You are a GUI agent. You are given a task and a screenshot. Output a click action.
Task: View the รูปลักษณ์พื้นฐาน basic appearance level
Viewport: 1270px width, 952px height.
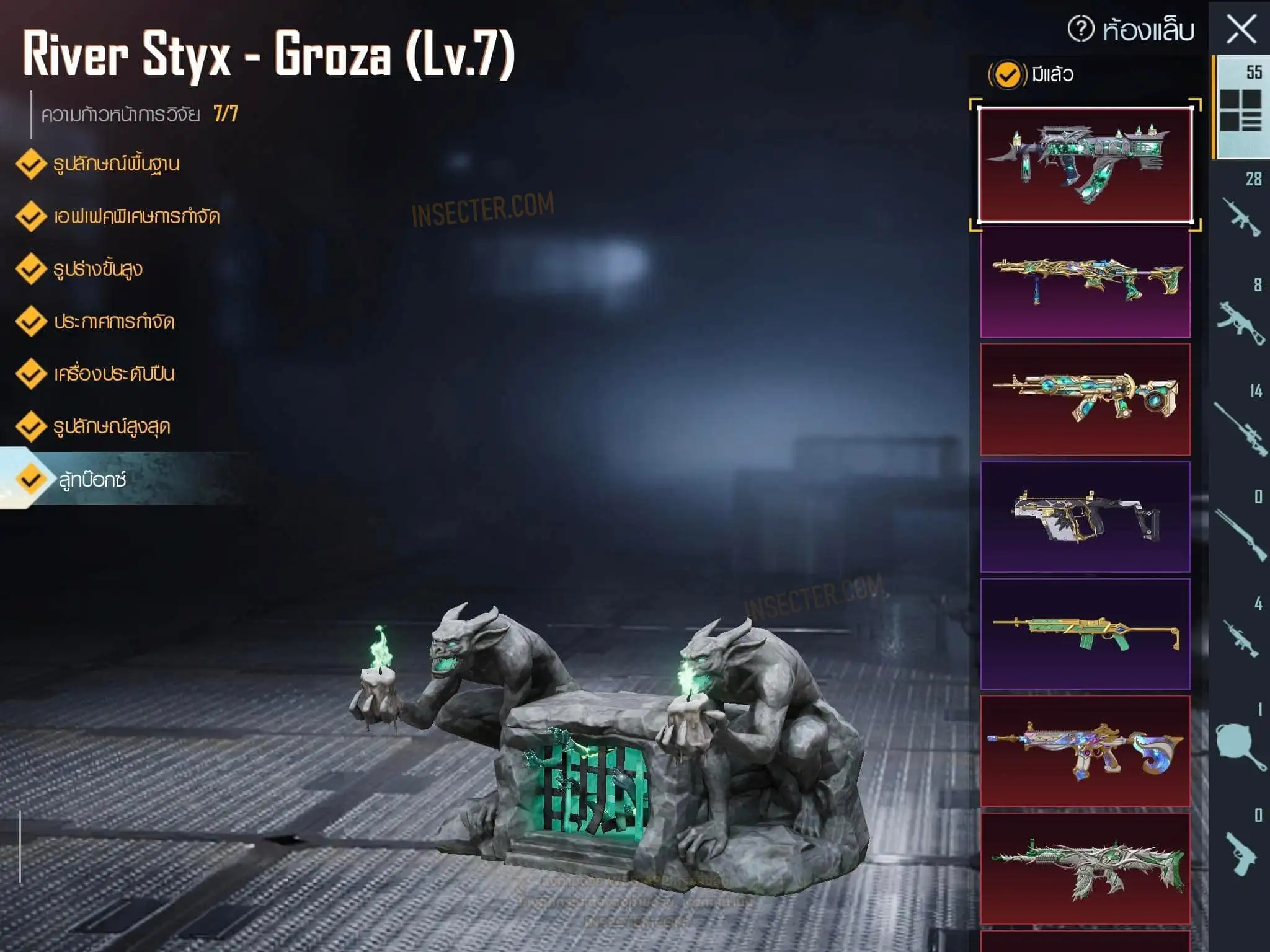click(116, 164)
